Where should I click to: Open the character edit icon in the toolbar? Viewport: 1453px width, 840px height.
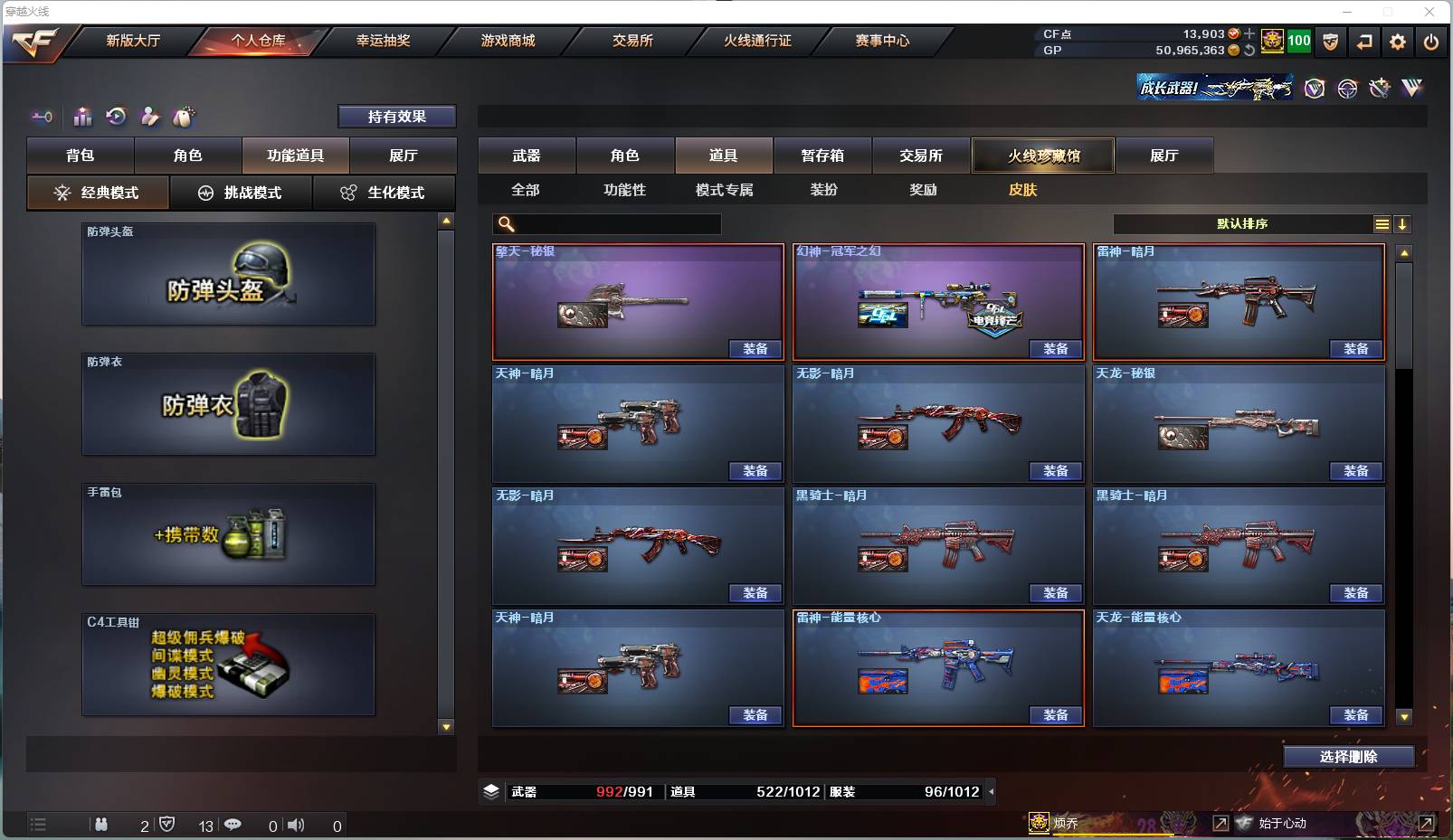click(149, 117)
